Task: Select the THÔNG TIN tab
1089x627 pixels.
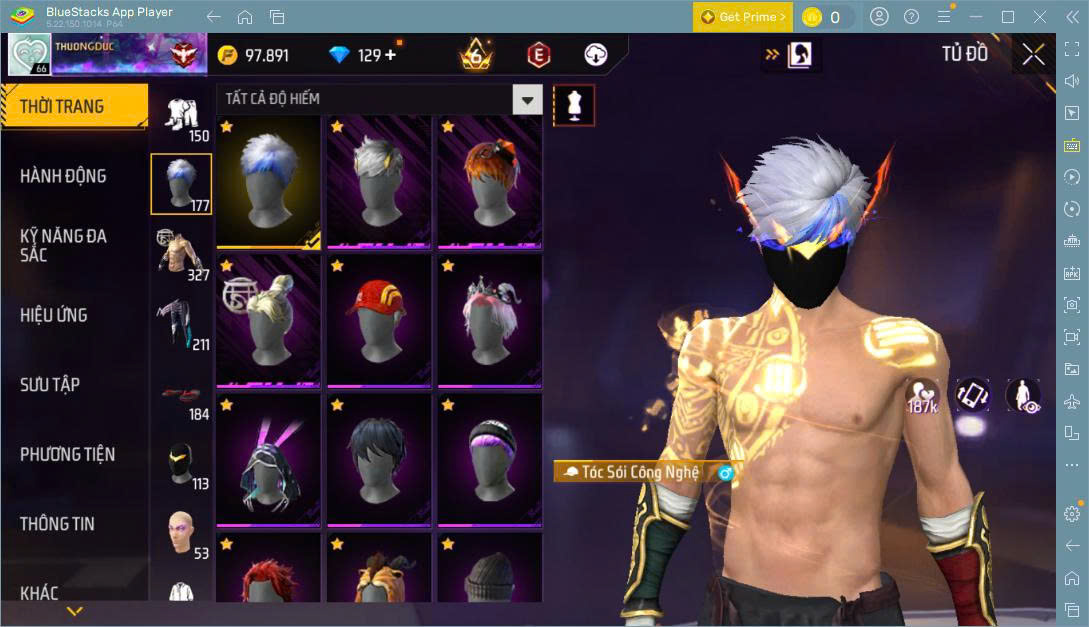Action: (x=58, y=524)
